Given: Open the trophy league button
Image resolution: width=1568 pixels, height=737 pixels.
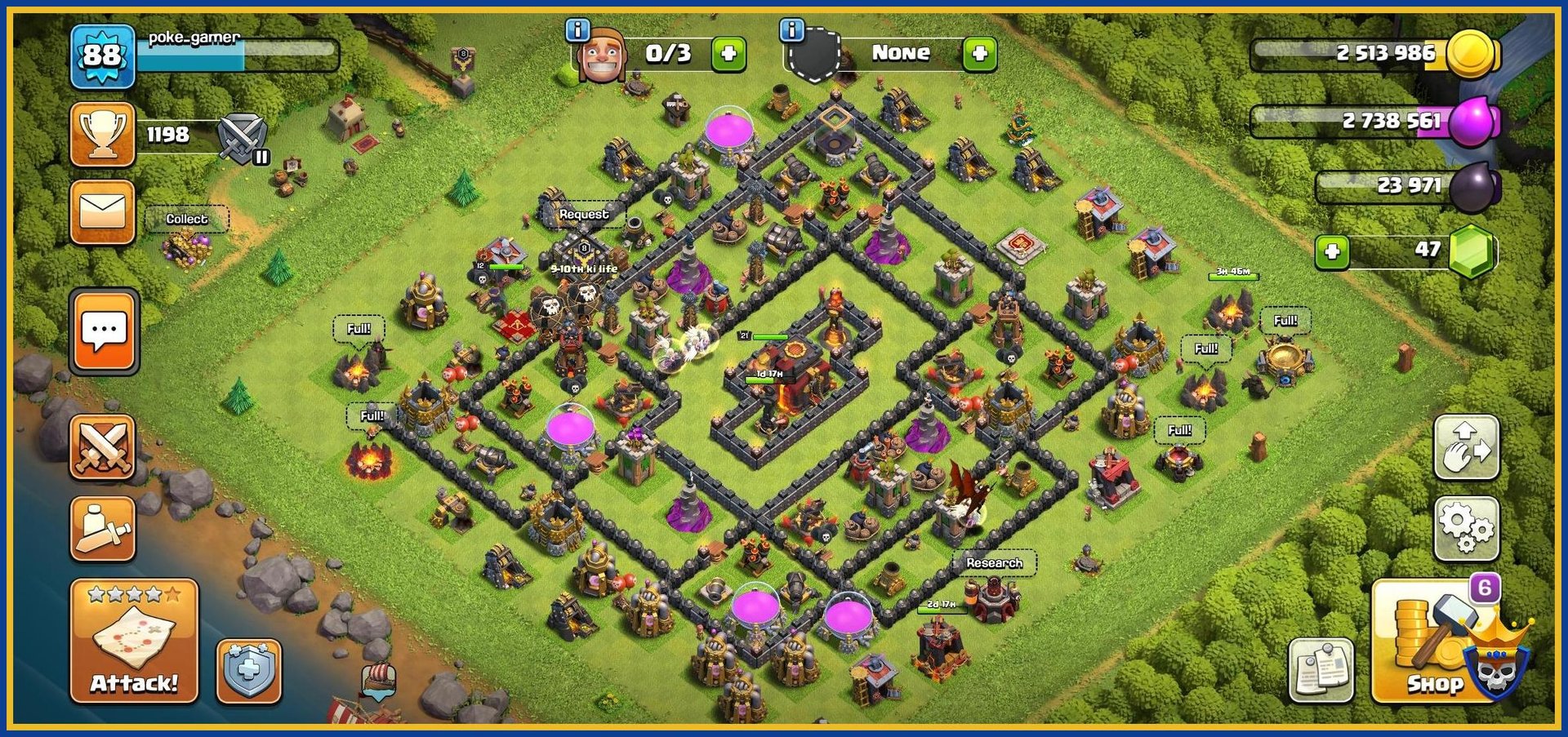Looking at the screenshot, I should [x=103, y=135].
